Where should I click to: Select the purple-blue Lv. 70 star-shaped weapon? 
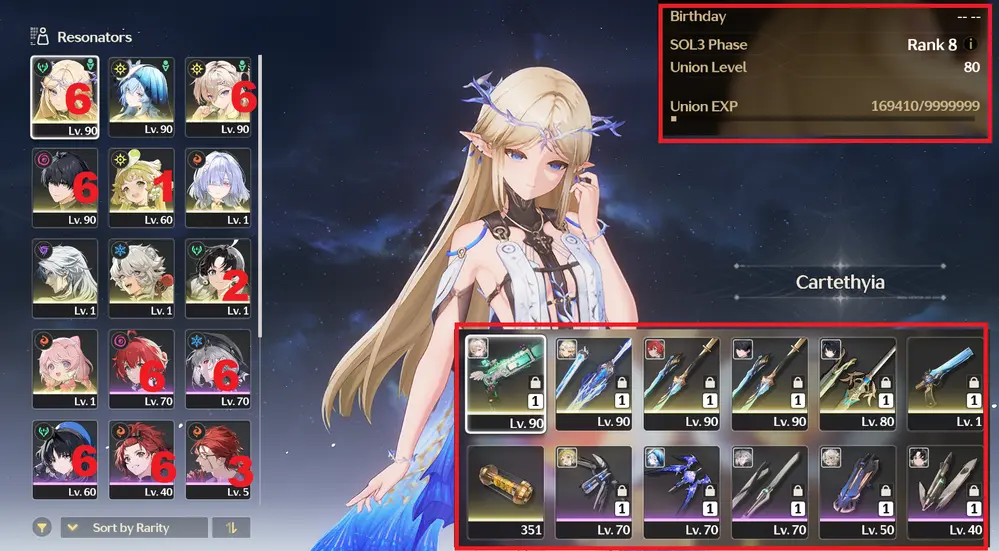tap(682, 491)
